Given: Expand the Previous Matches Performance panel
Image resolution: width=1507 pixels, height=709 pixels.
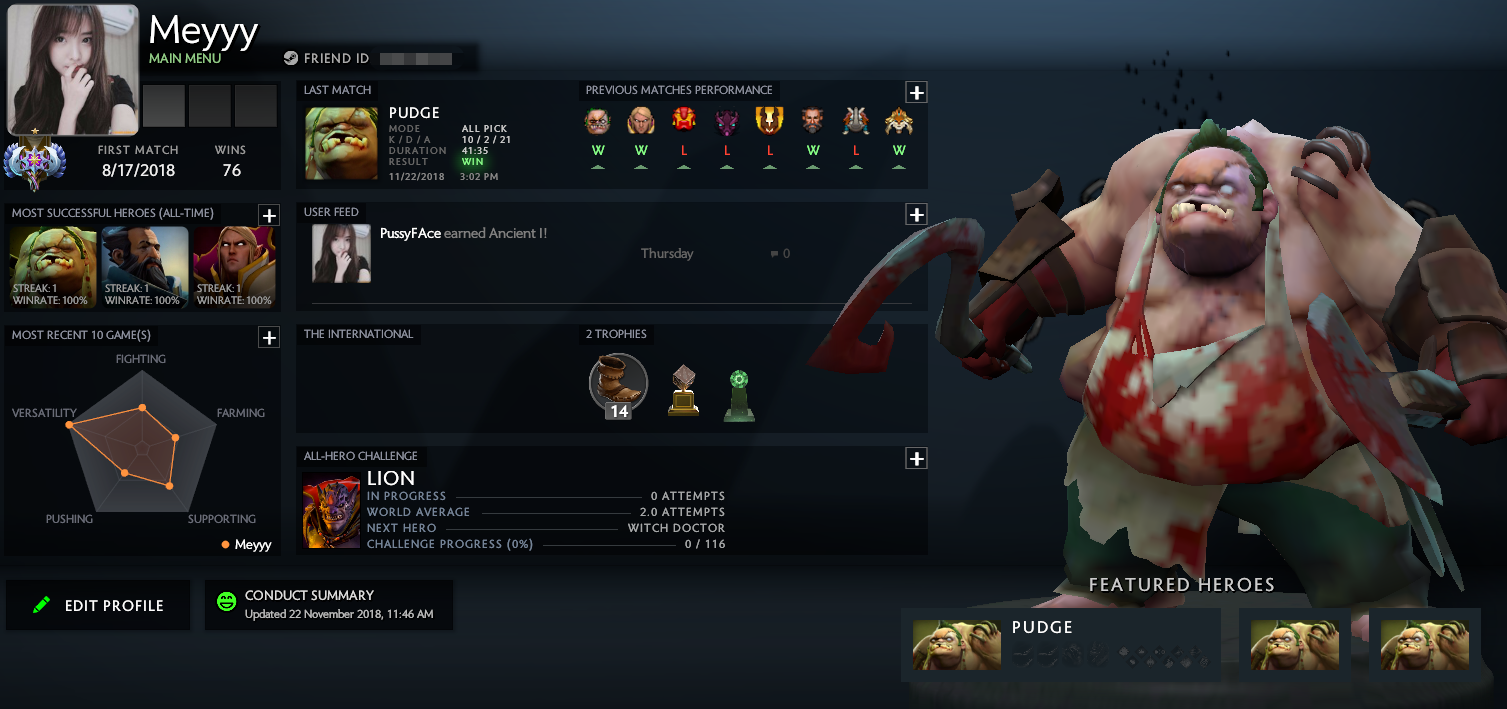Looking at the screenshot, I should tap(916, 93).
